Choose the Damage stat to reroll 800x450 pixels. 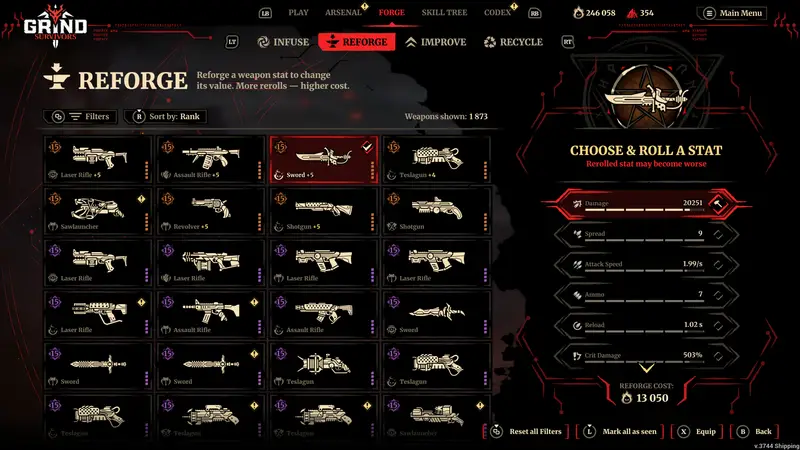point(640,203)
